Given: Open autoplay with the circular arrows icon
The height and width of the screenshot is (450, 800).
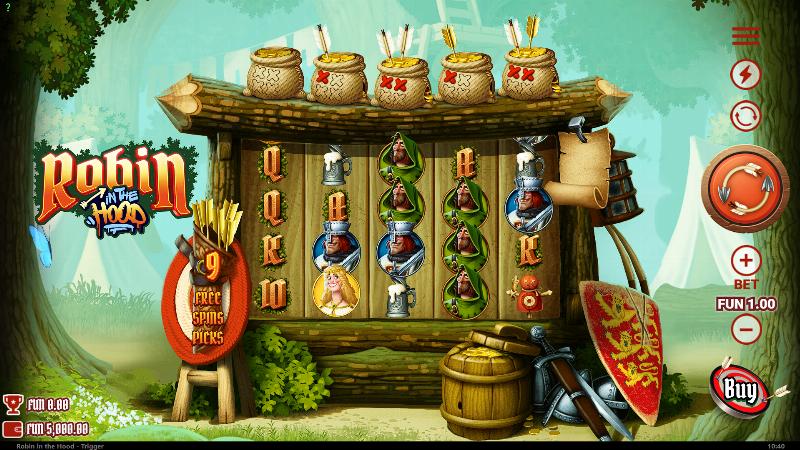Looking at the screenshot, I should pyautogui.click(x=746, y=115).
